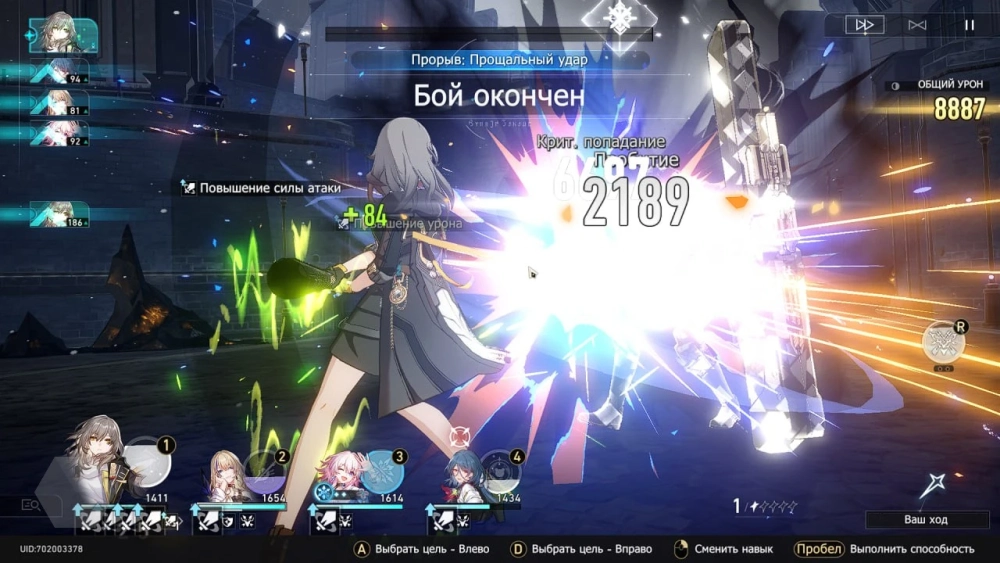Screen dimensions: 1000x563
Task: Select the blonde character portrait numbered 2
Action: (x=228, y=470)
